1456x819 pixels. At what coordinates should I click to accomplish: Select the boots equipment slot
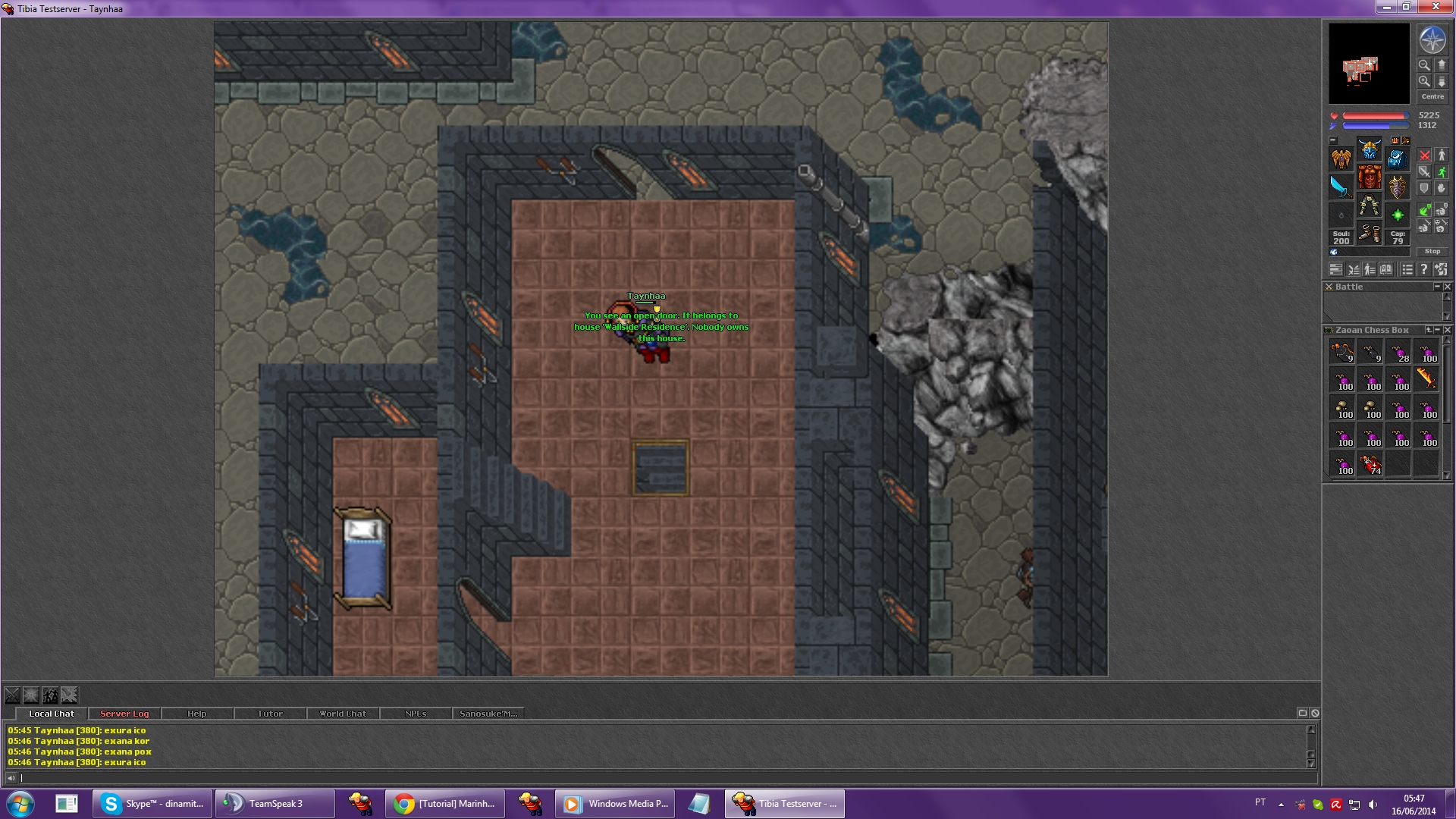point(1369,233)
